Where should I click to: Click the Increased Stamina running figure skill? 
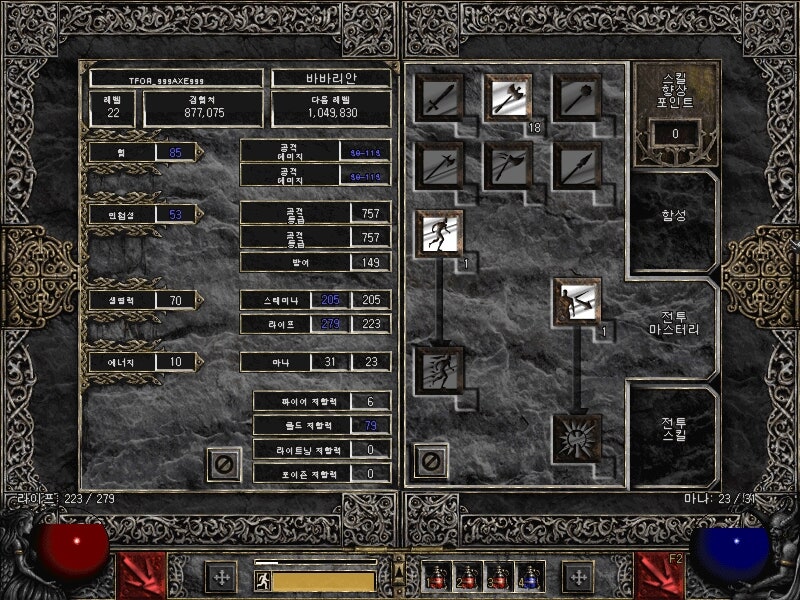pos(439,234)
